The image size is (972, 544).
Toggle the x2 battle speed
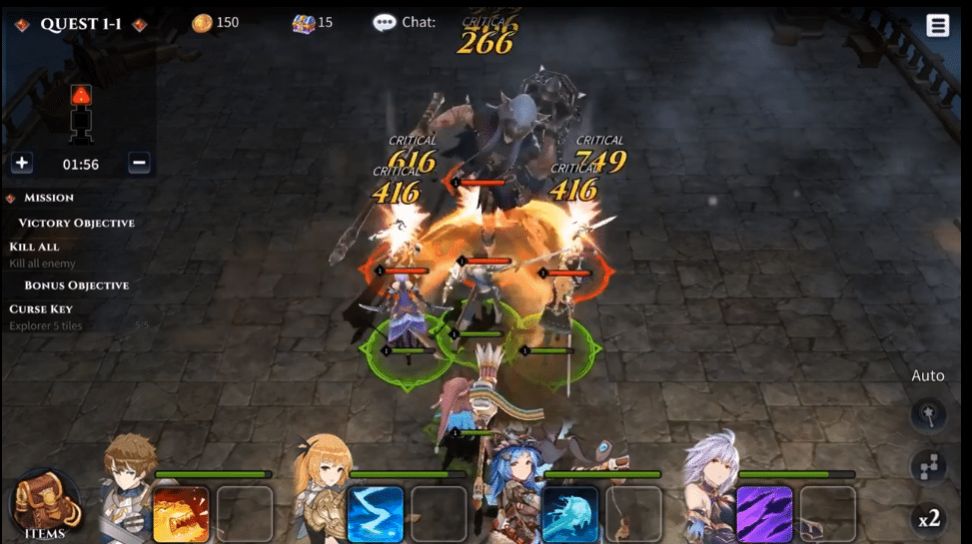click(x=929, y=519)
